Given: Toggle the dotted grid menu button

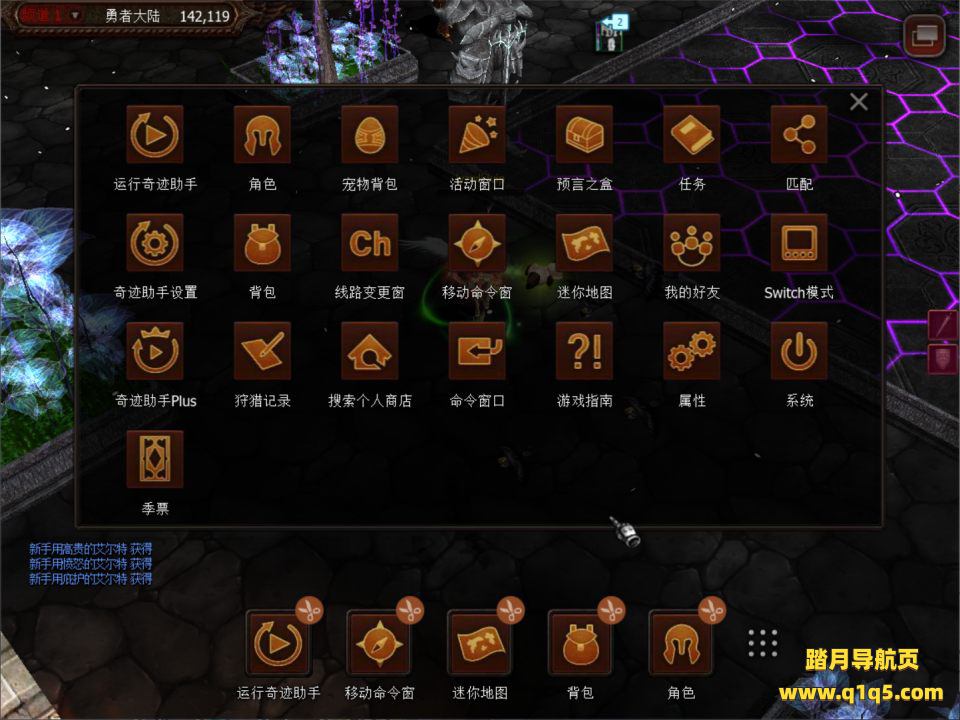Looking at the screenshot, I should coord(763,643).
